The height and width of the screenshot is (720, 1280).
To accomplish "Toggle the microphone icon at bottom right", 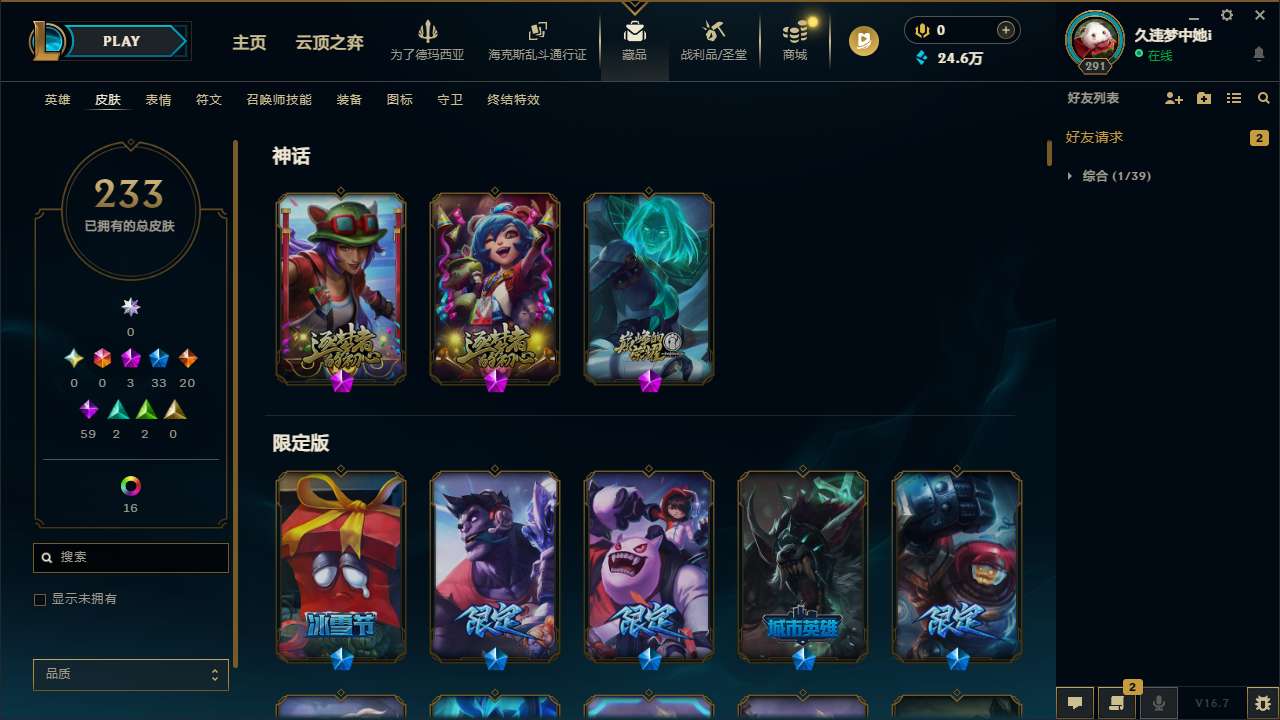I will (1159, 702).
